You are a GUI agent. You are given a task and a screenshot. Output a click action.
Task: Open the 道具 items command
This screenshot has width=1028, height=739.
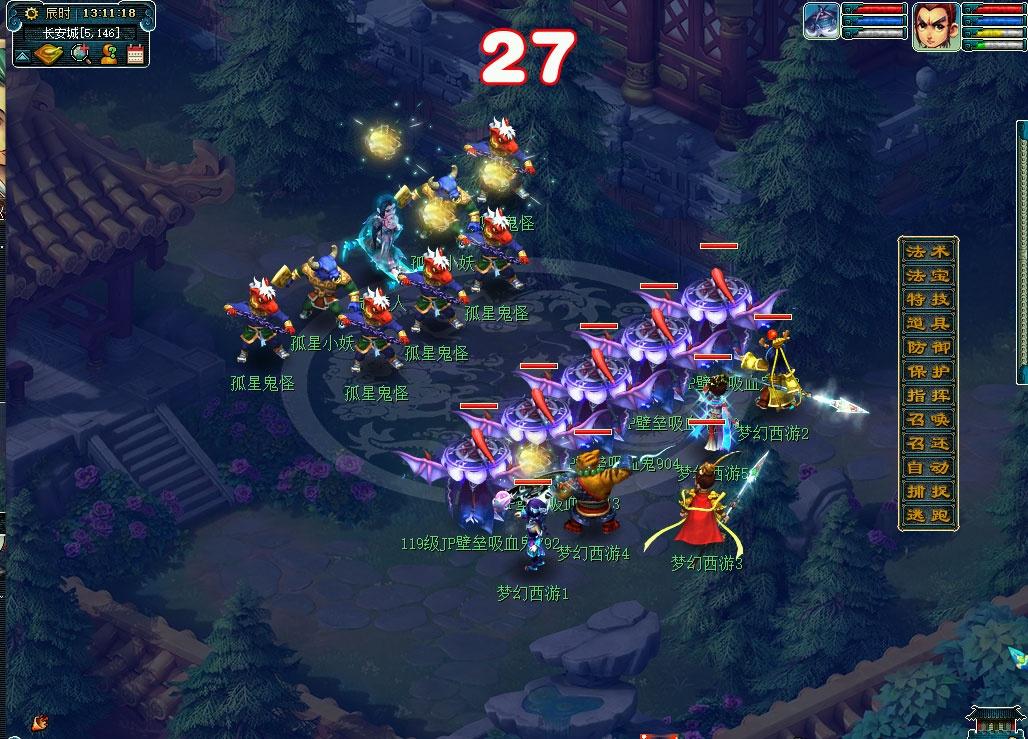(927, 323)
